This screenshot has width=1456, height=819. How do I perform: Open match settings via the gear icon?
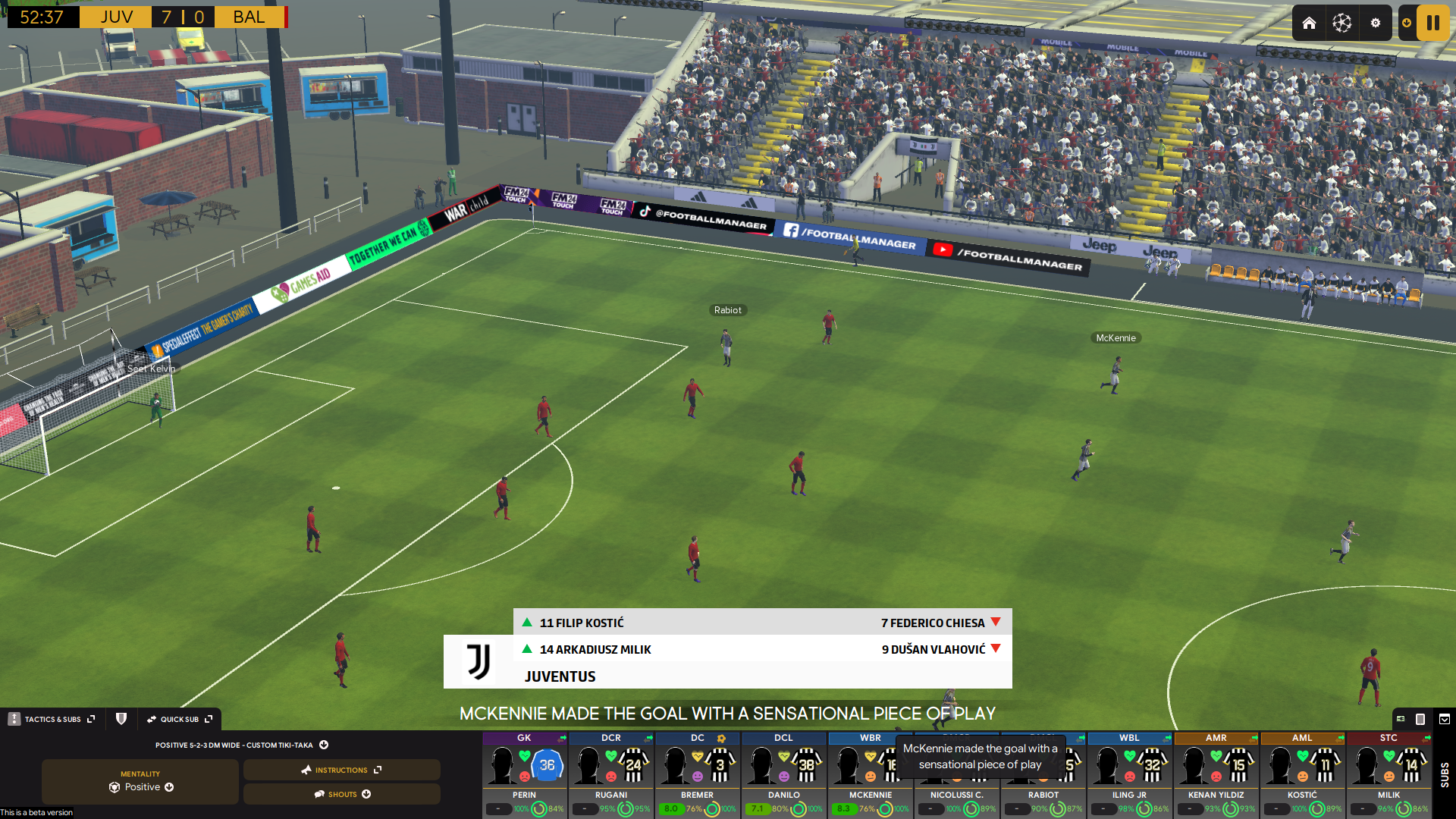click(1375, 23)
